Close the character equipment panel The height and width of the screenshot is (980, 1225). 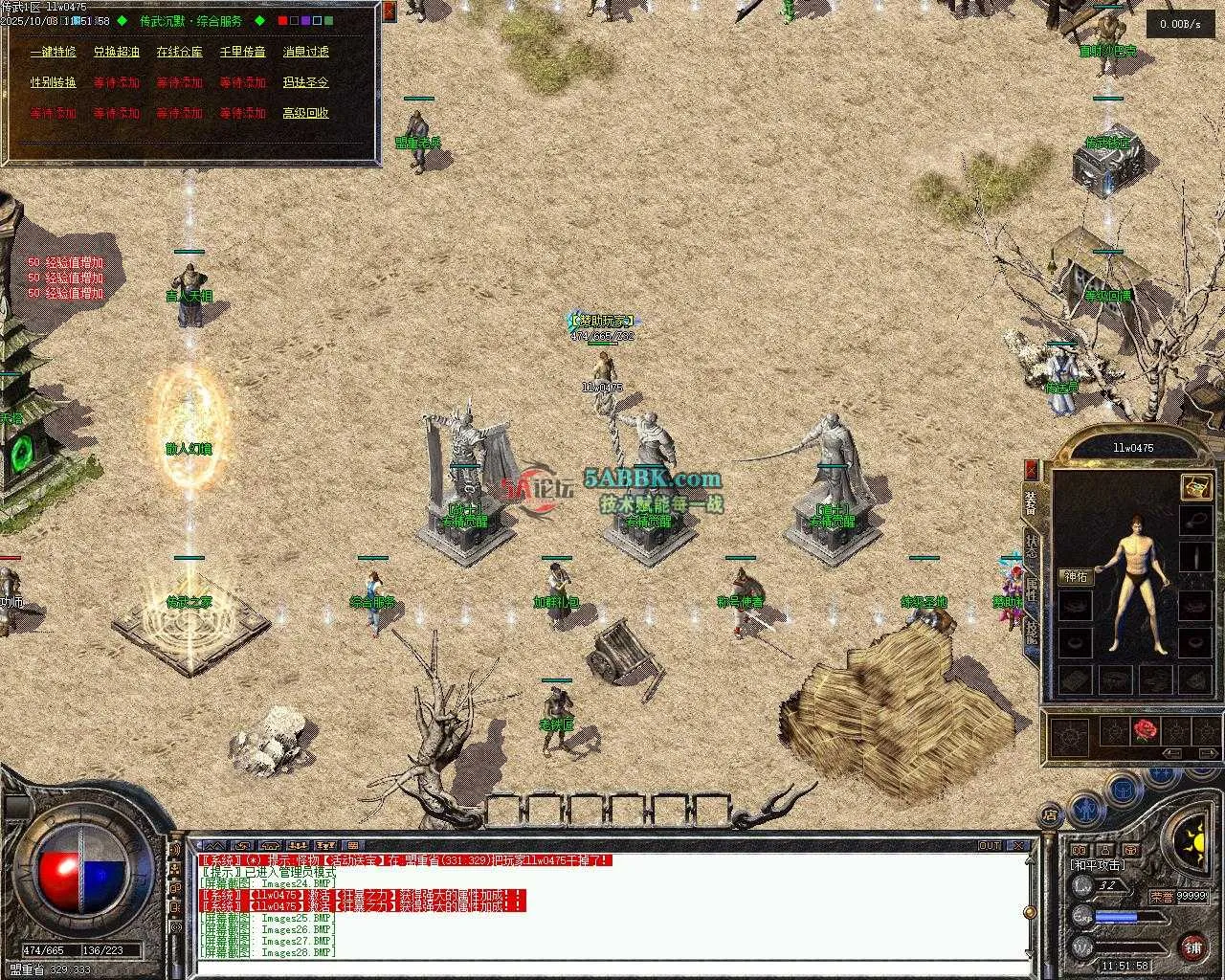[1031, 469]
